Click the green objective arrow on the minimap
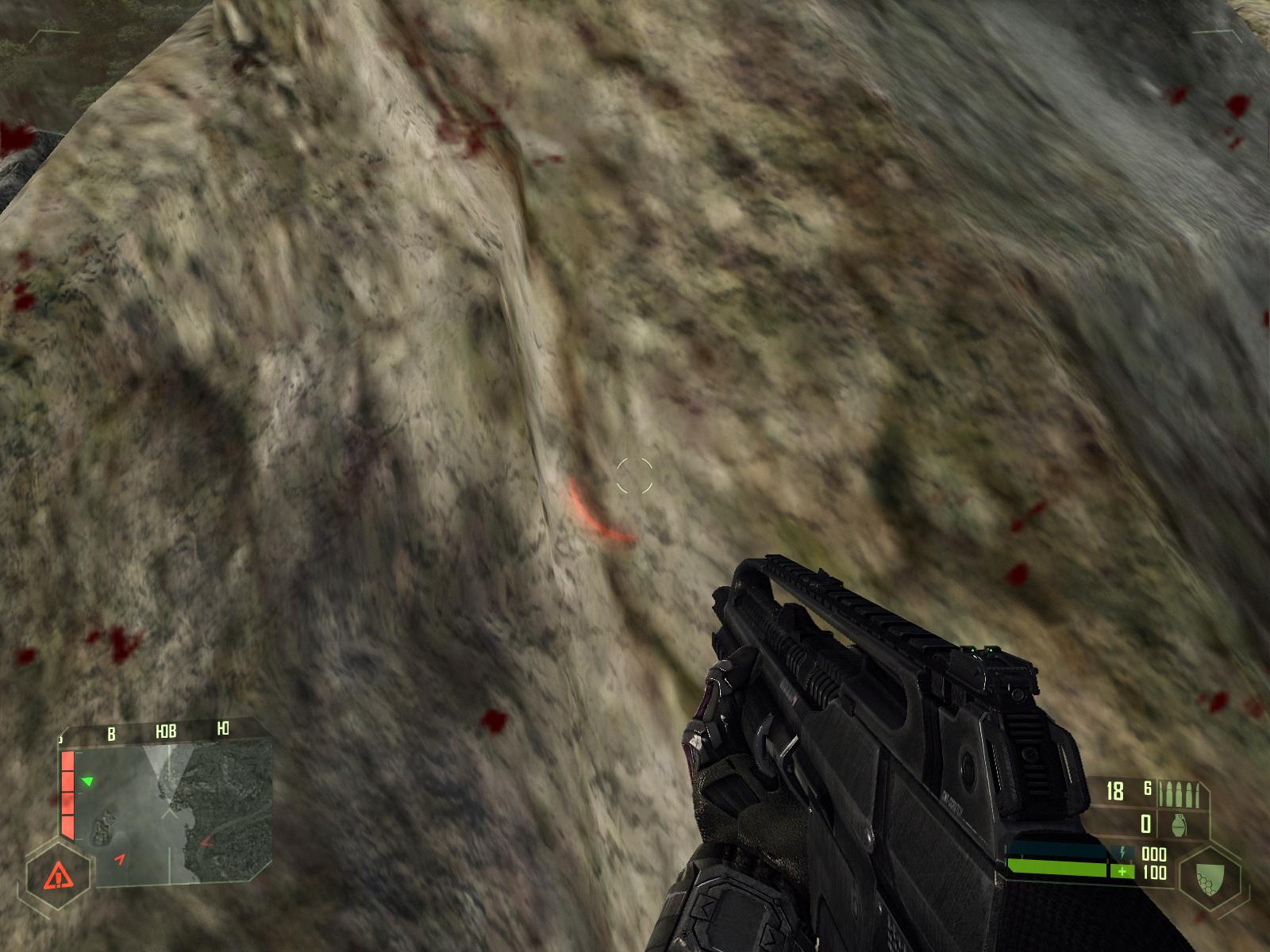 (x=88, y=782)
